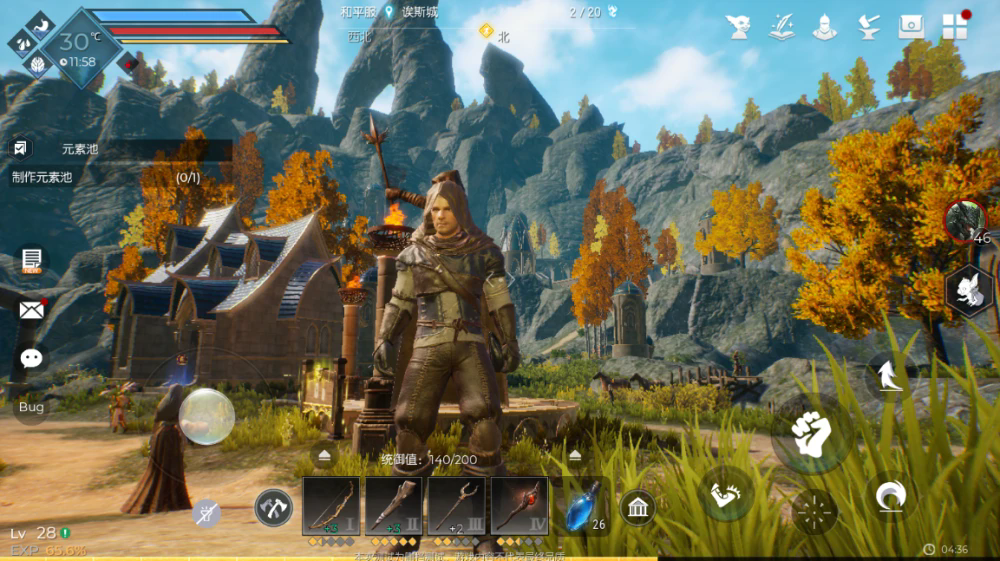Use the blue potion with count 26

point(582,508)
